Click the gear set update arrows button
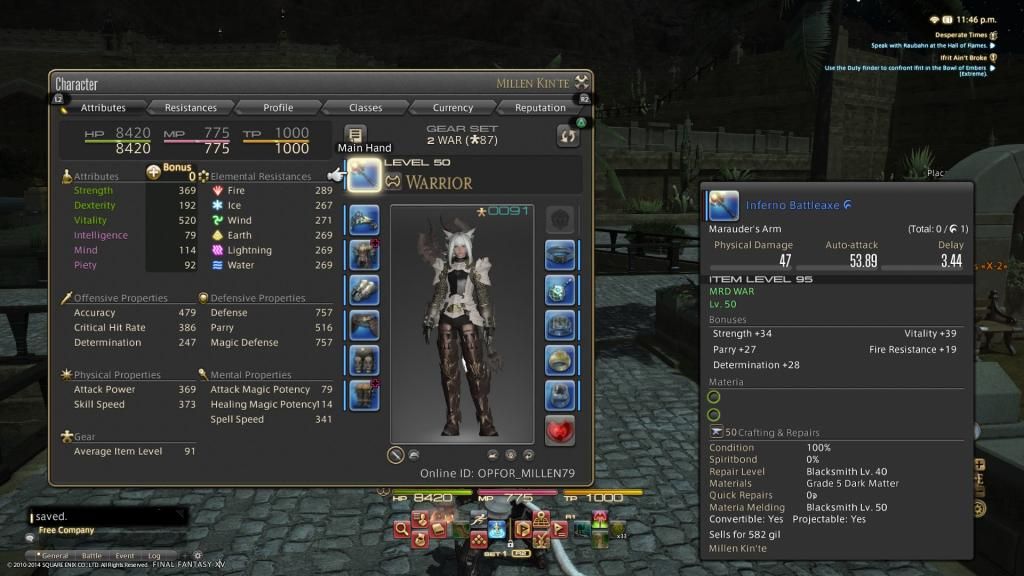This screenshot has width=1024, height=576. tap(567, 136)
